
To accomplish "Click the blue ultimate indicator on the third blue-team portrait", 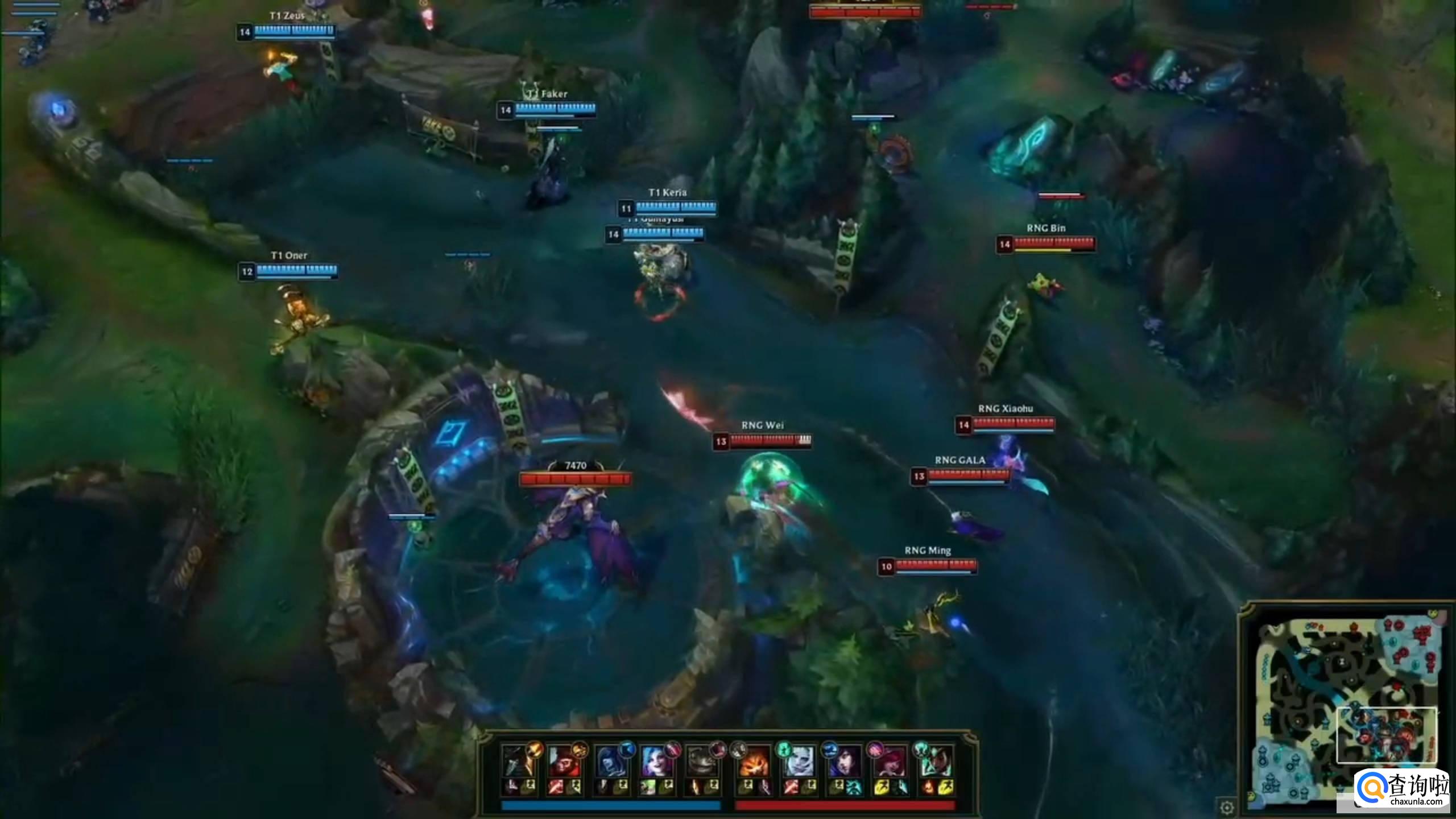I will pos(627,749).
